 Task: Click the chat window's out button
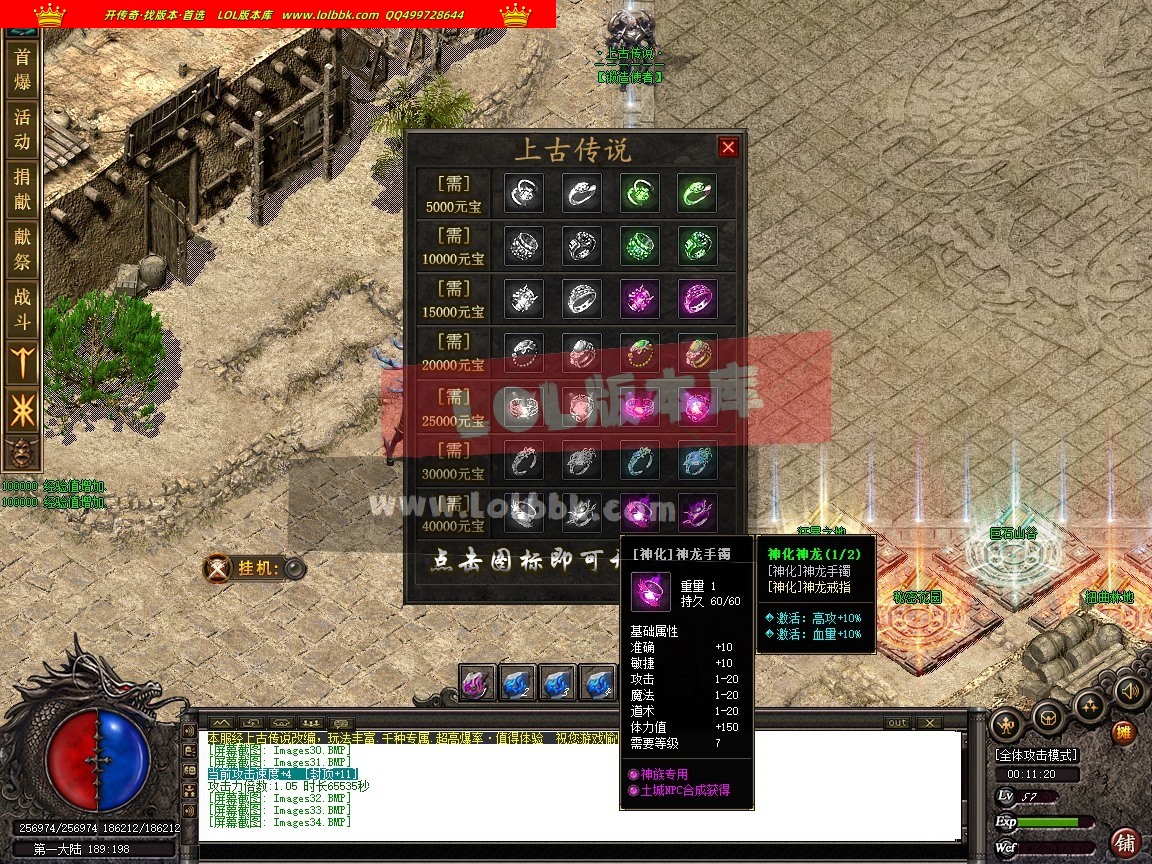897,723
